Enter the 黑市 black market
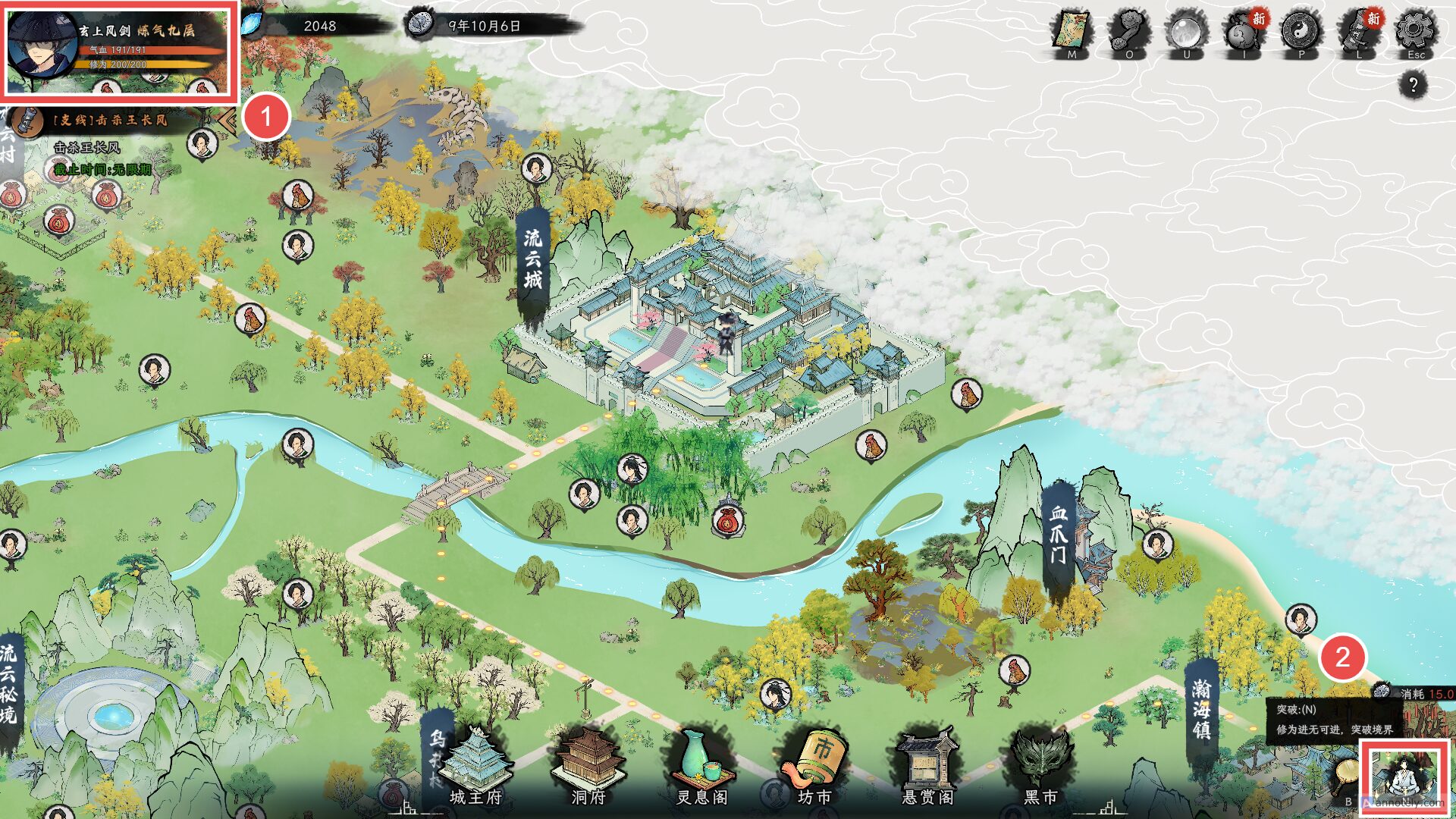Image resolution: width=1456 pixels, height=819 pixels. click(x=1040, y=766)
